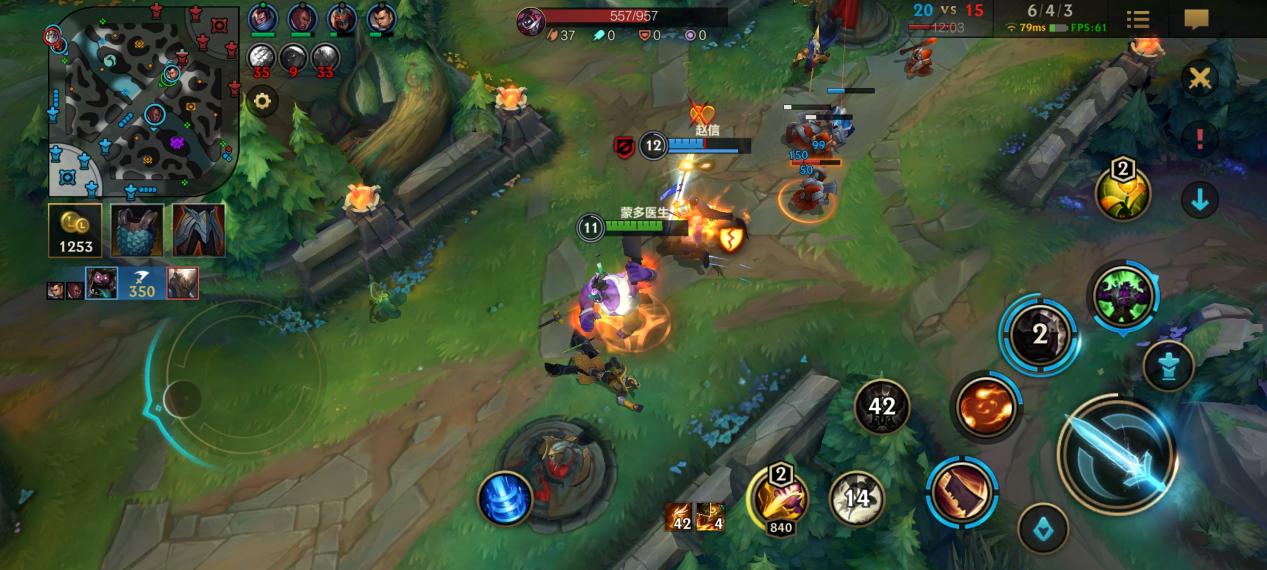Cast the cleaver ability
1267x570 pixels.
962,490
